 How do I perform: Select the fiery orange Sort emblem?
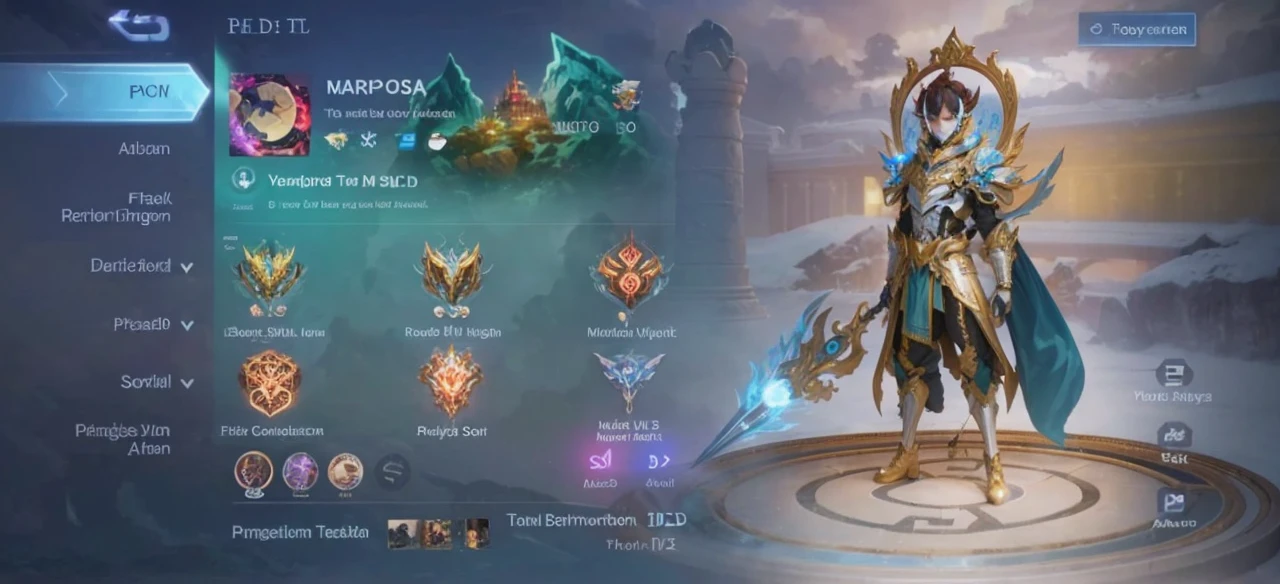(x=451, y=381)
